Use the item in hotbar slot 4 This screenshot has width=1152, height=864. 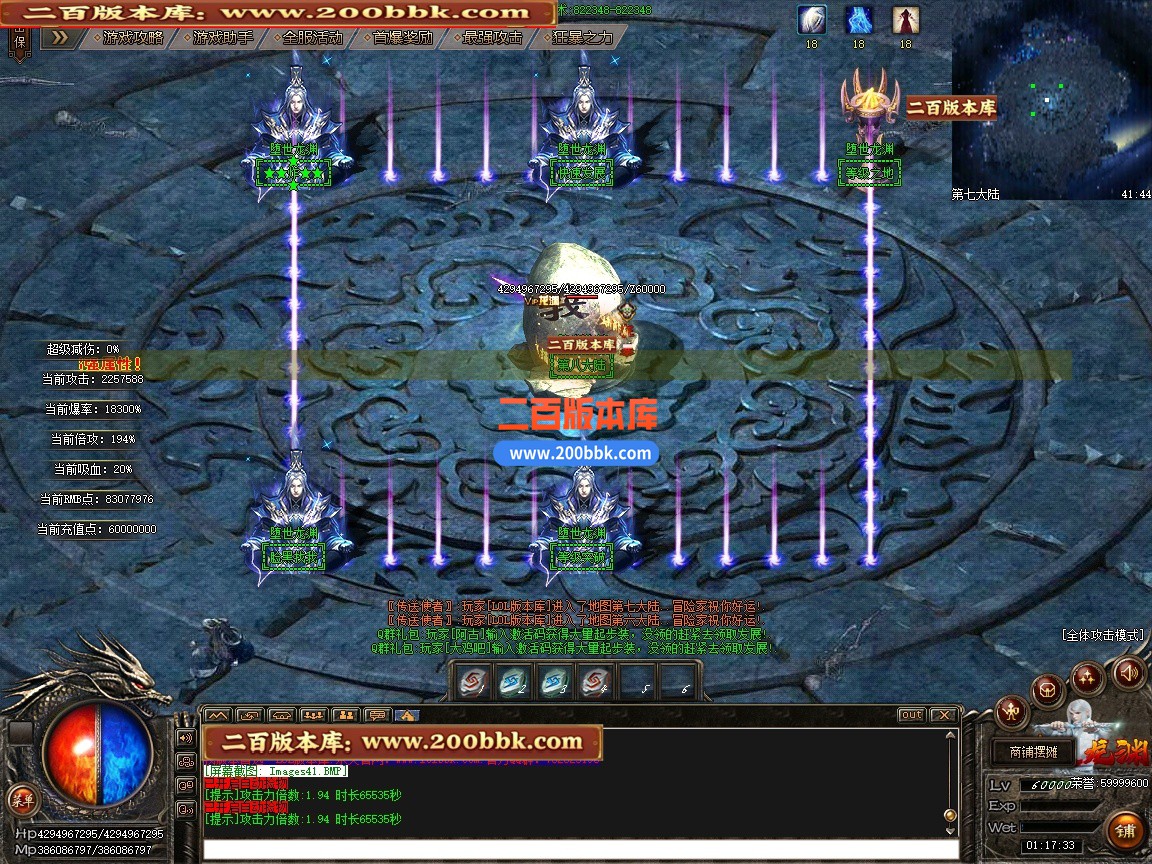point(596,682)
